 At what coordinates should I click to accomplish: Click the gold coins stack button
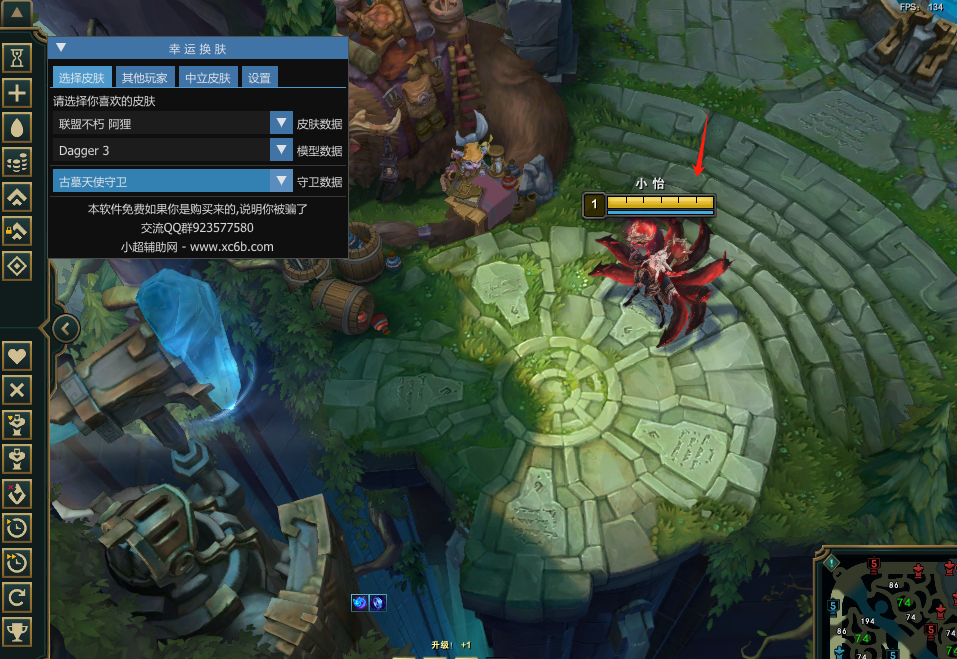point(17,161)
